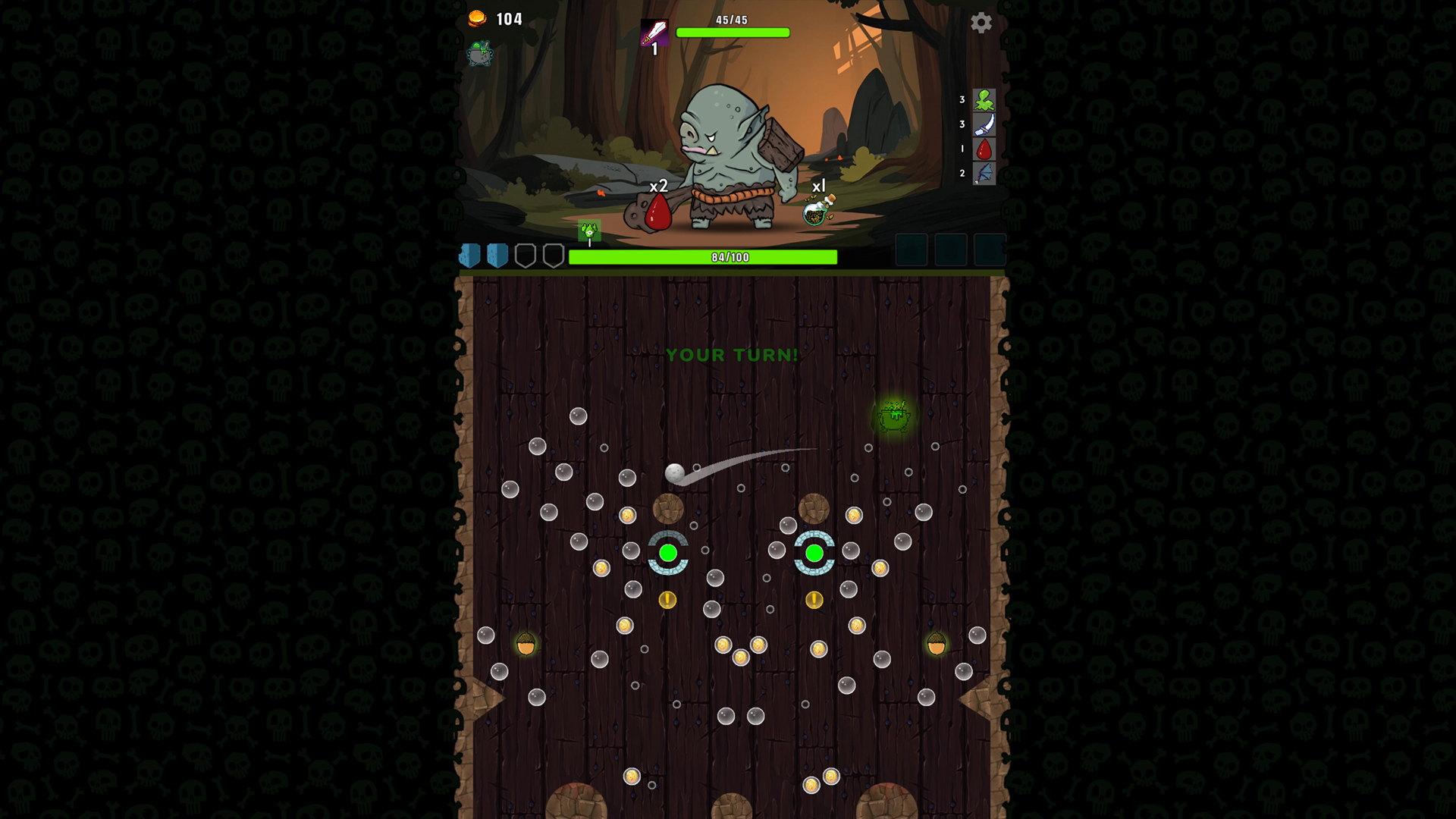Click the cauldron icon below the coin counter
The height and width of the screenshot is (819, 1456).
tap(479, 55)
